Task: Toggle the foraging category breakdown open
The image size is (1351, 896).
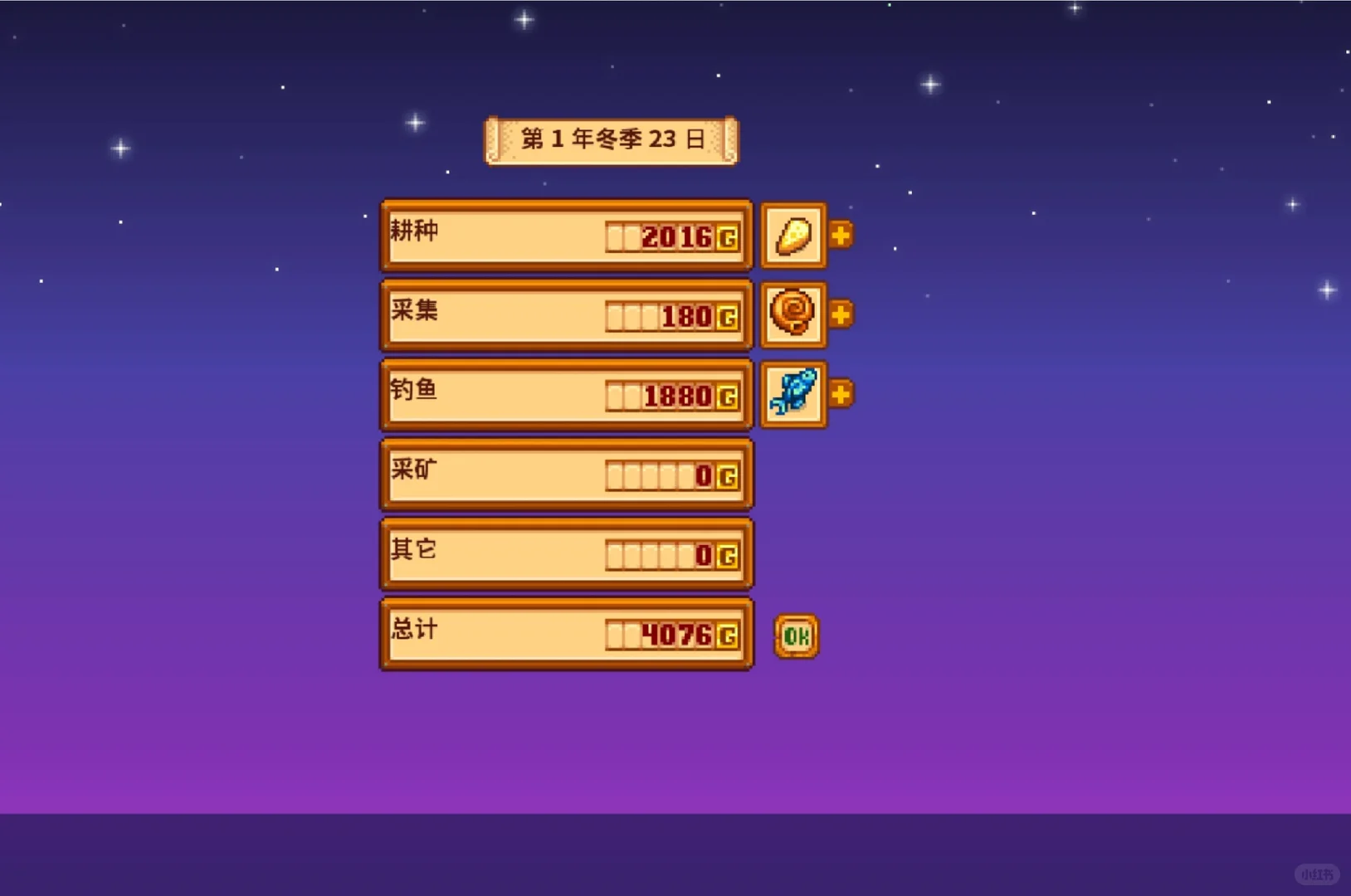Action: coord(841,314)
